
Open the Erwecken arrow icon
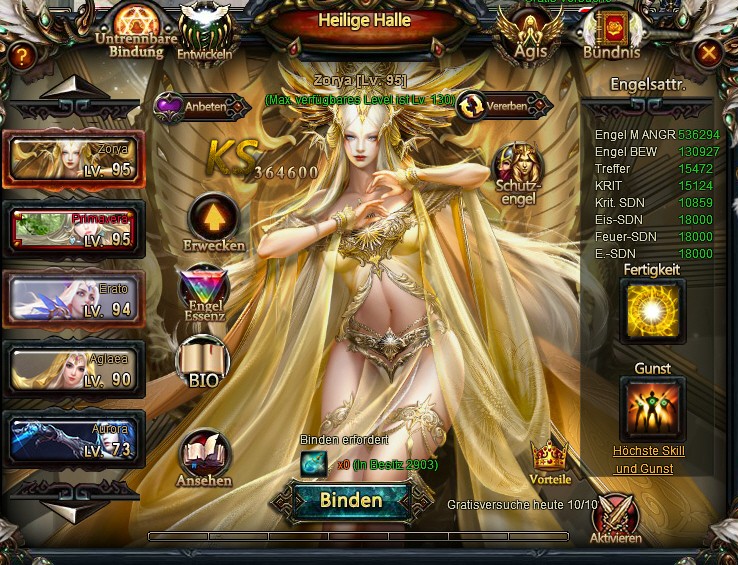[x=213, y=218]
